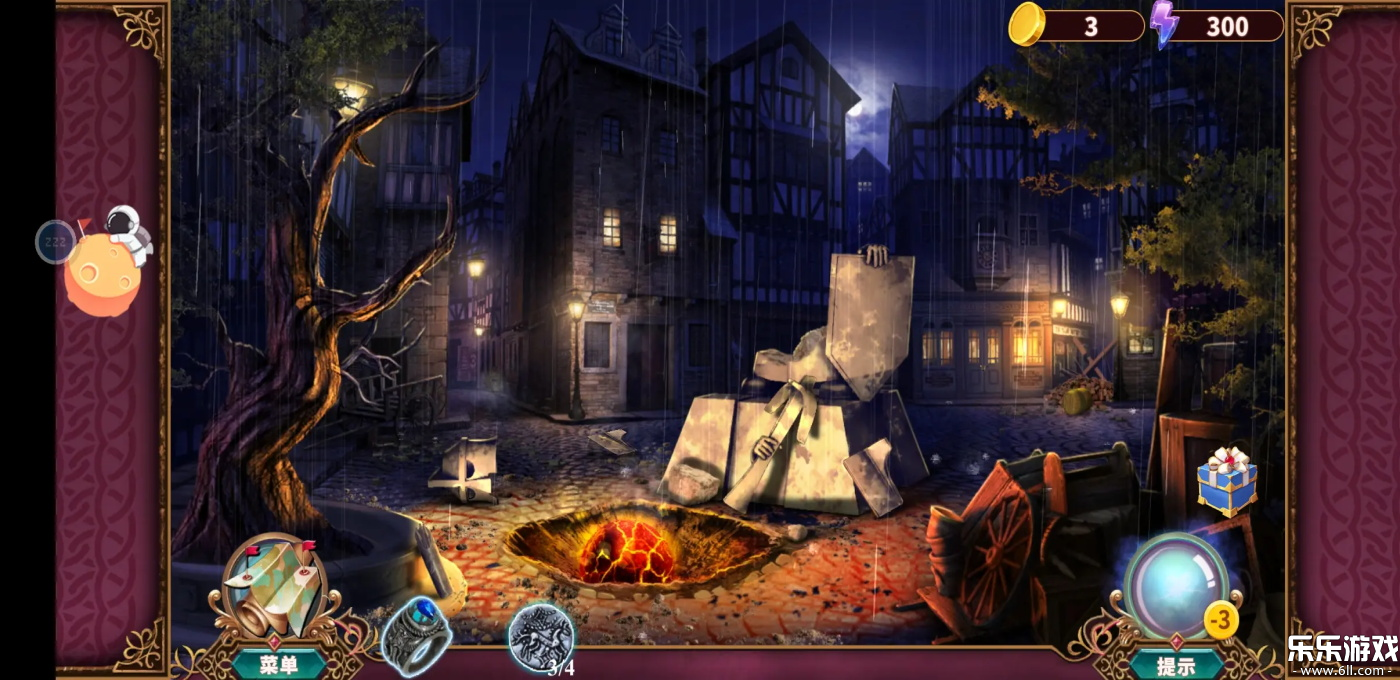Screen dimensions: 1400x680
Task: Open the blue gift box reward
Action: 1227,481
